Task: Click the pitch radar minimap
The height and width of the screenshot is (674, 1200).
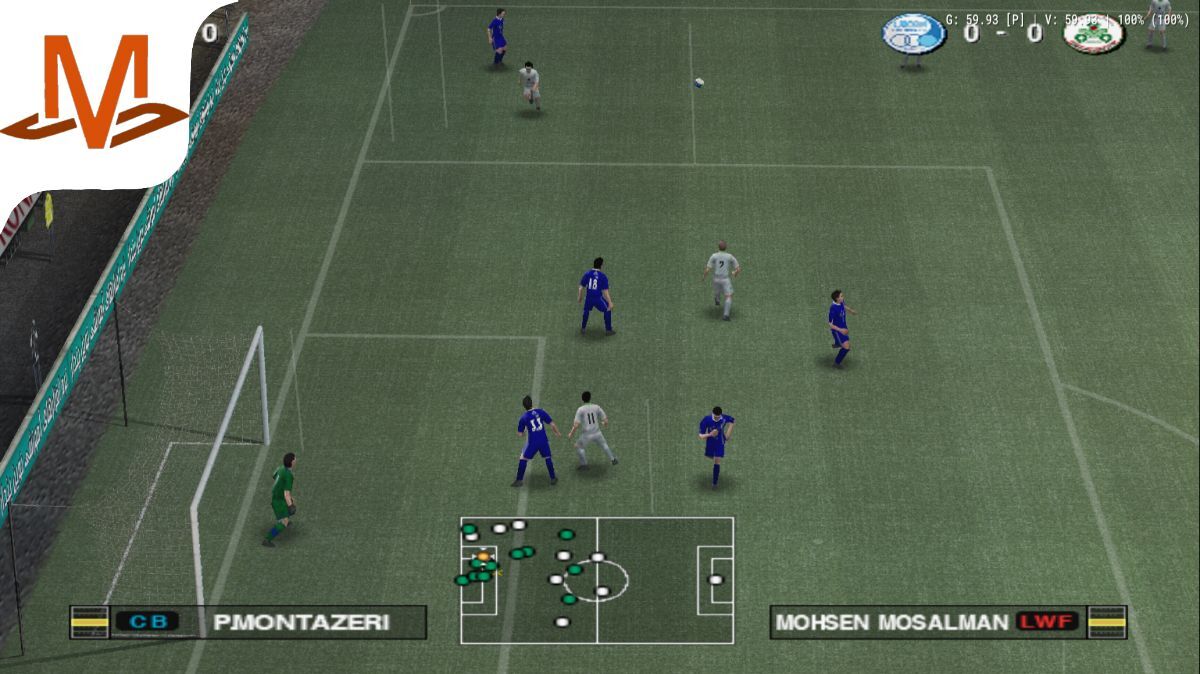Action: [597, 580]
